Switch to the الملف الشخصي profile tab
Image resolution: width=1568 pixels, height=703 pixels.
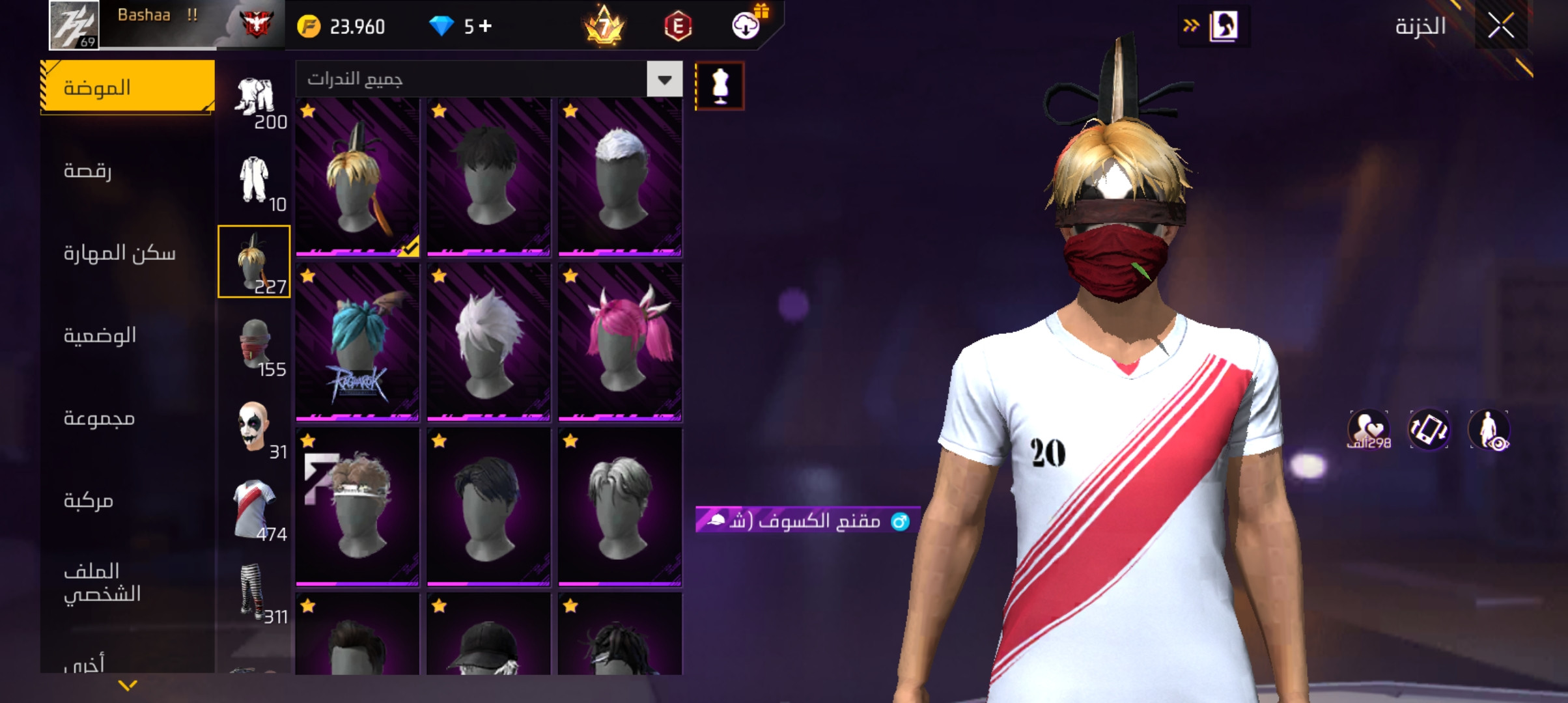tap(103, 583)
